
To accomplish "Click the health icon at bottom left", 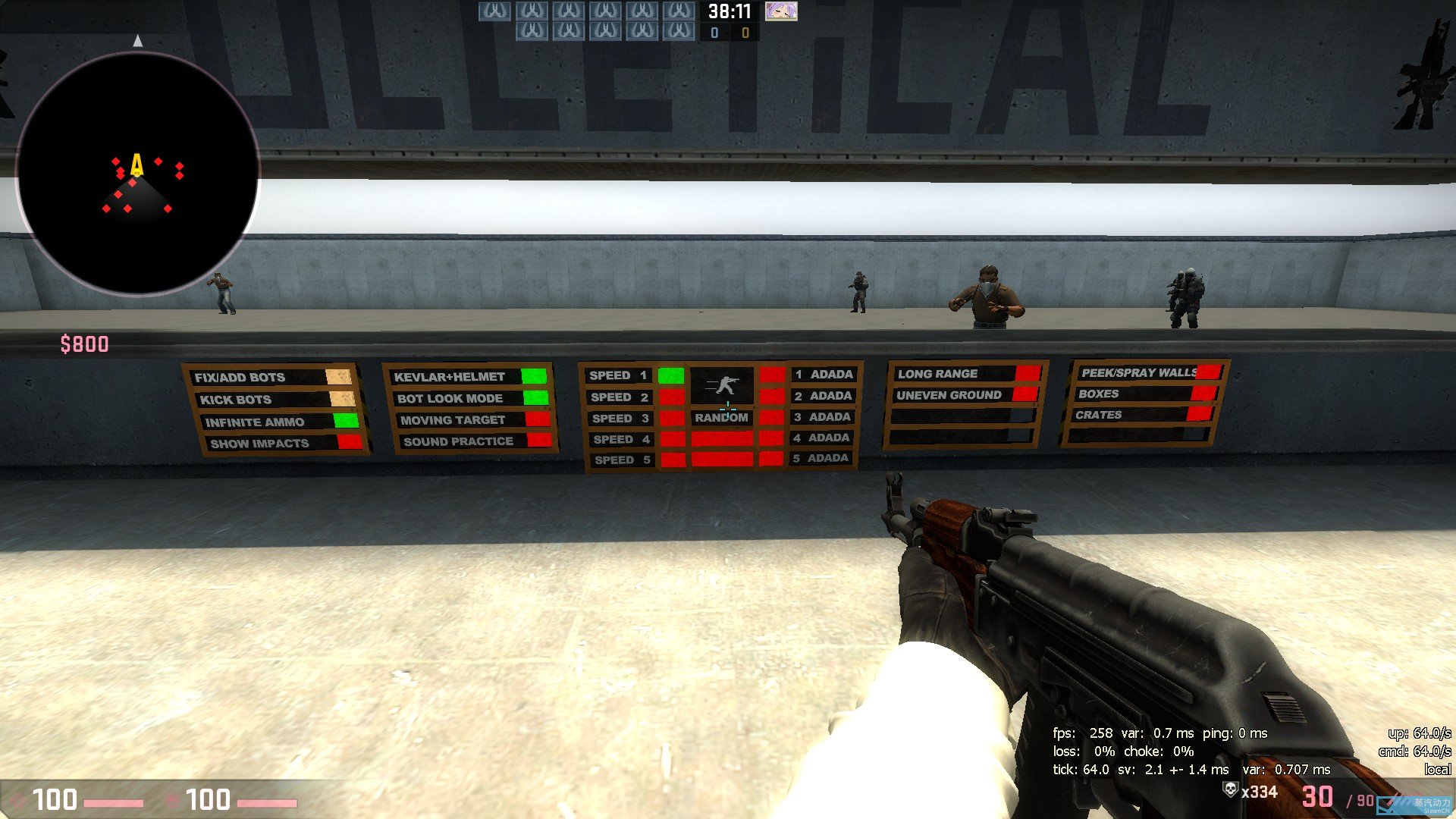I will [x=17, y=801].
